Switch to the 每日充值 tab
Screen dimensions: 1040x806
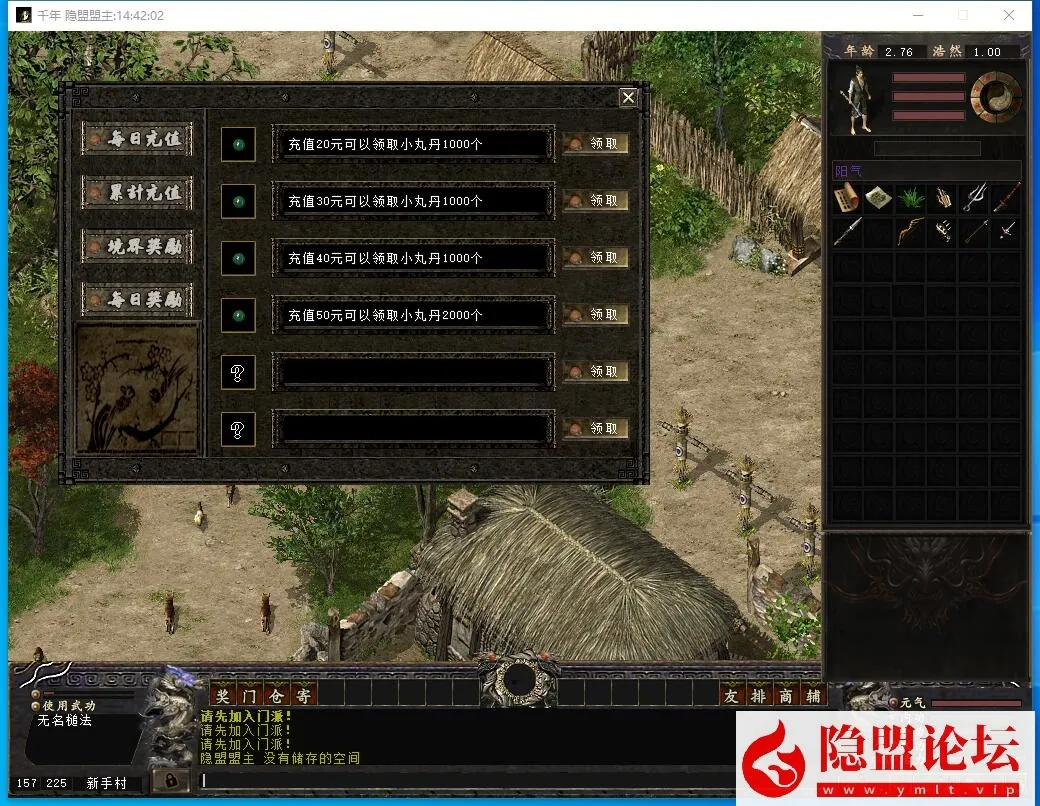tap(137, 139)
